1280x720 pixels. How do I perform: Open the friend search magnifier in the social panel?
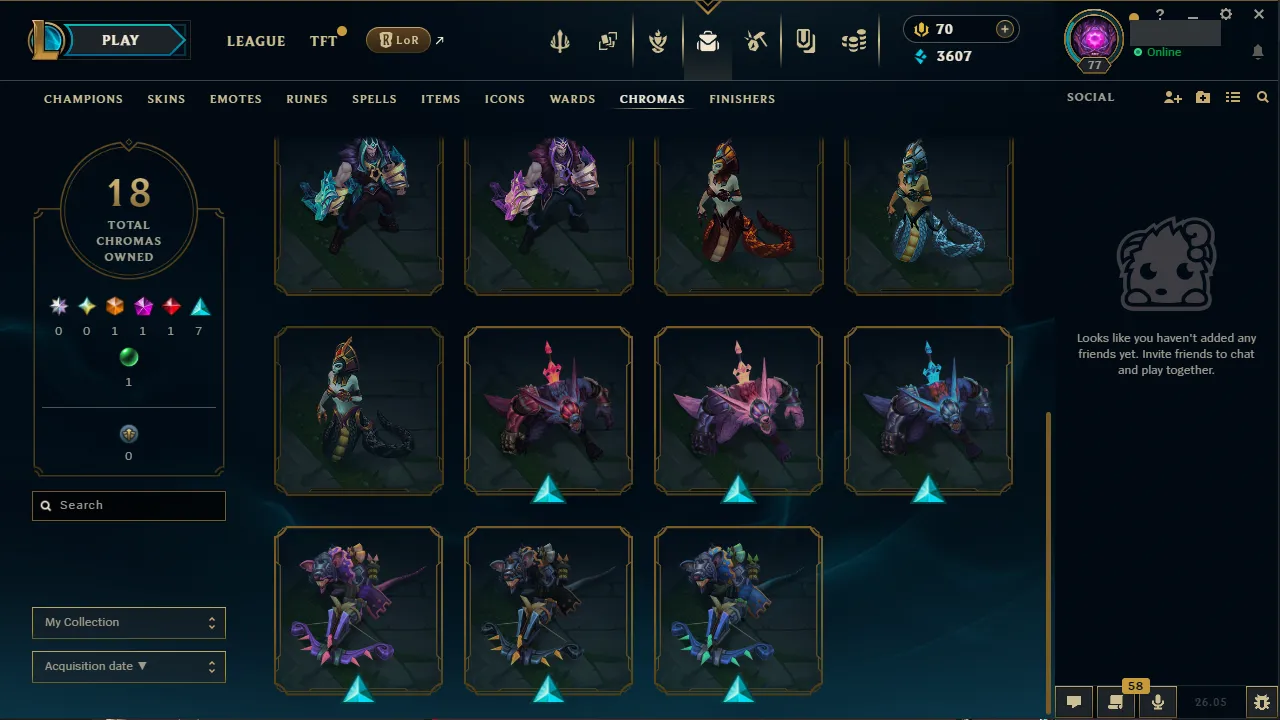(1262, 97)
